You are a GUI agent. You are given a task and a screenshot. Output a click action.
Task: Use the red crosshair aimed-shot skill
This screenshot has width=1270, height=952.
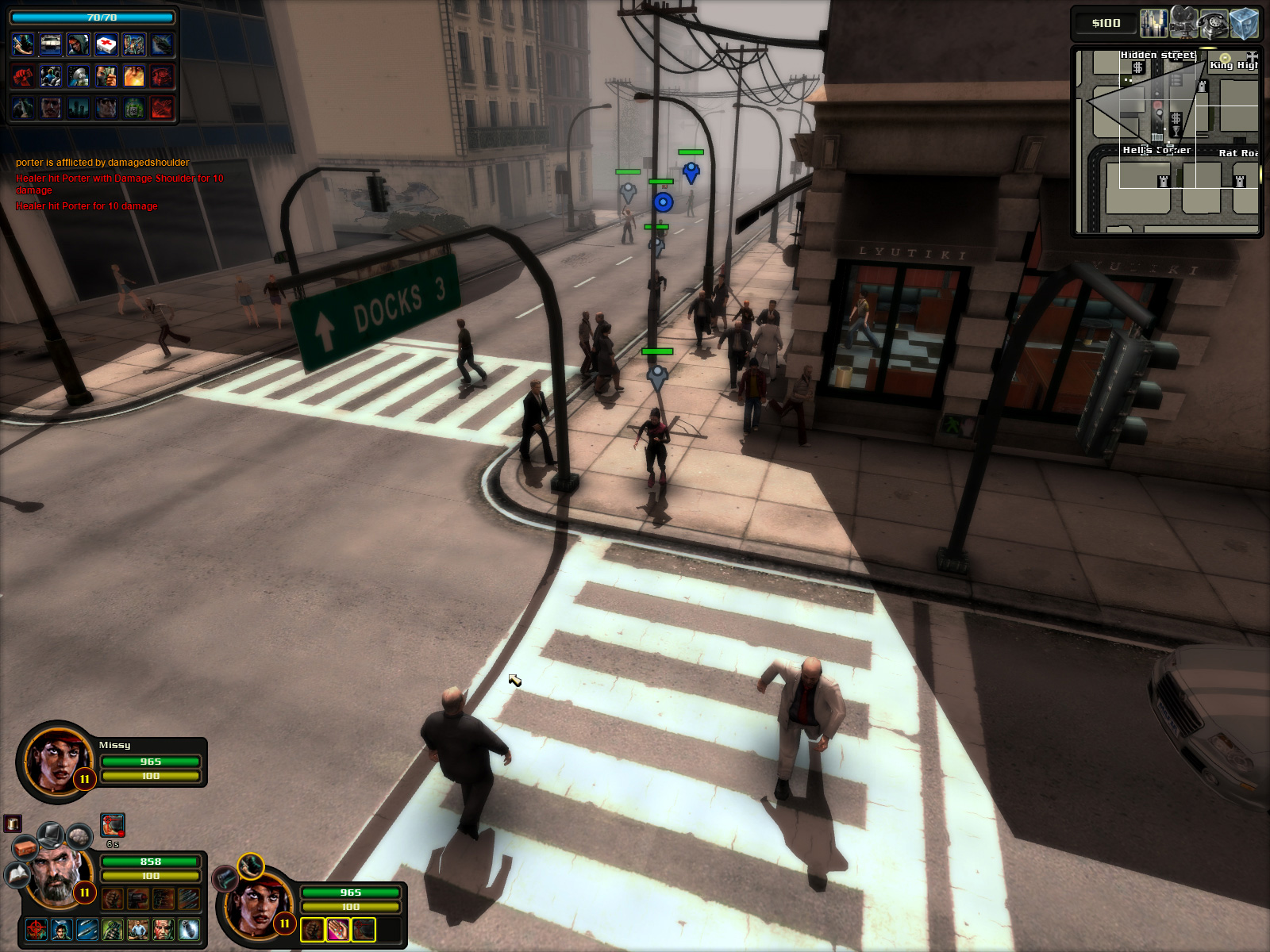(37, 929)
